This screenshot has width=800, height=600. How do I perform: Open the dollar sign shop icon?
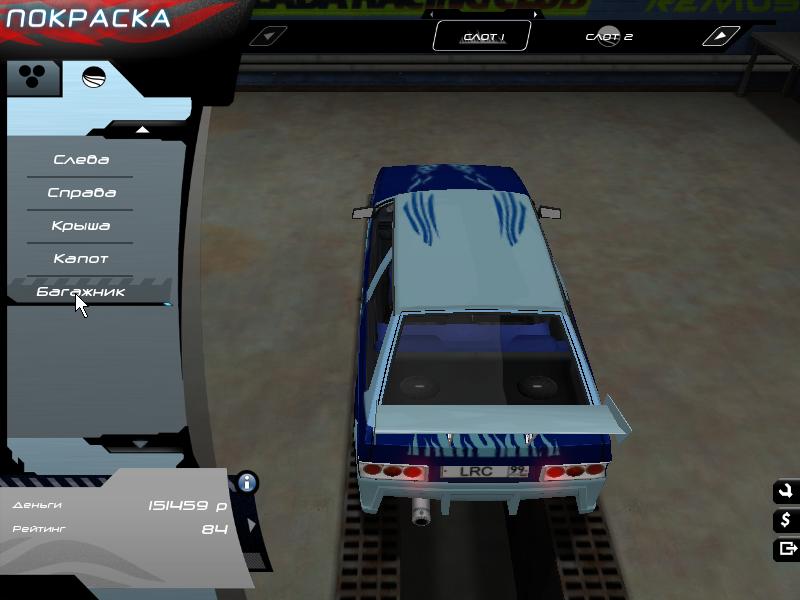(x=785, y=520)
